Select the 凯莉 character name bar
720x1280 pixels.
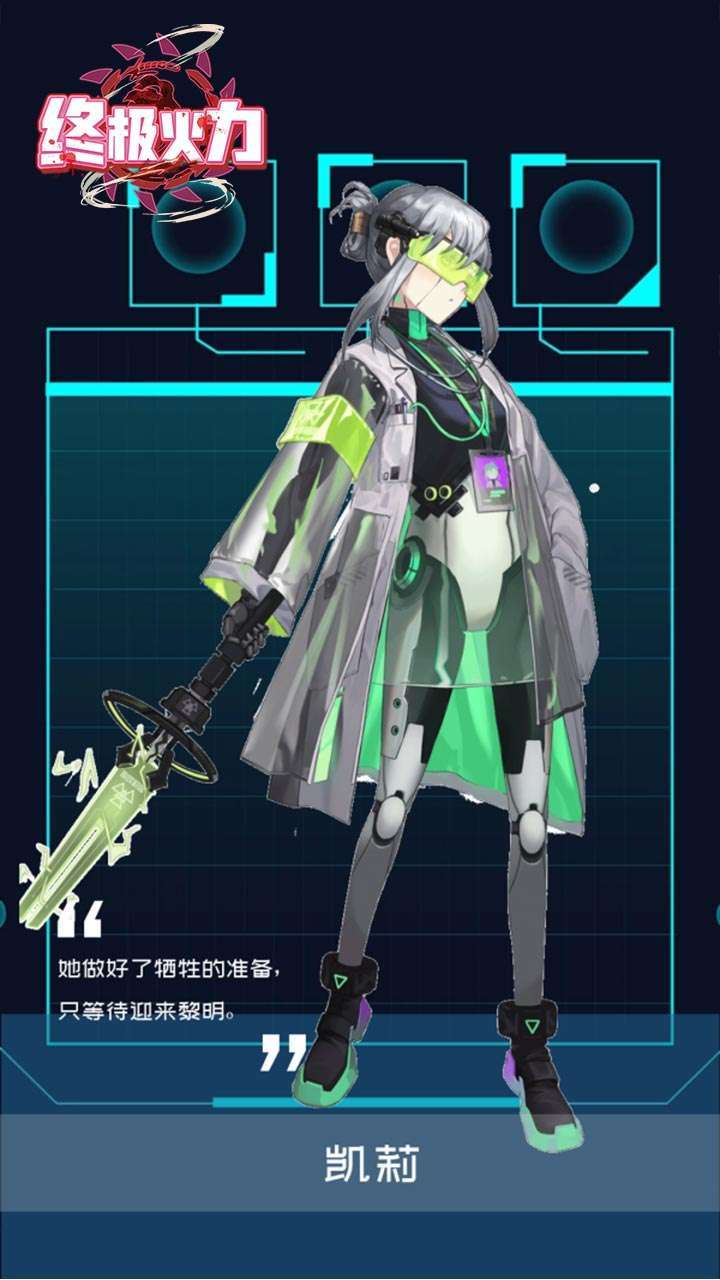click(x=360, y=1163)
